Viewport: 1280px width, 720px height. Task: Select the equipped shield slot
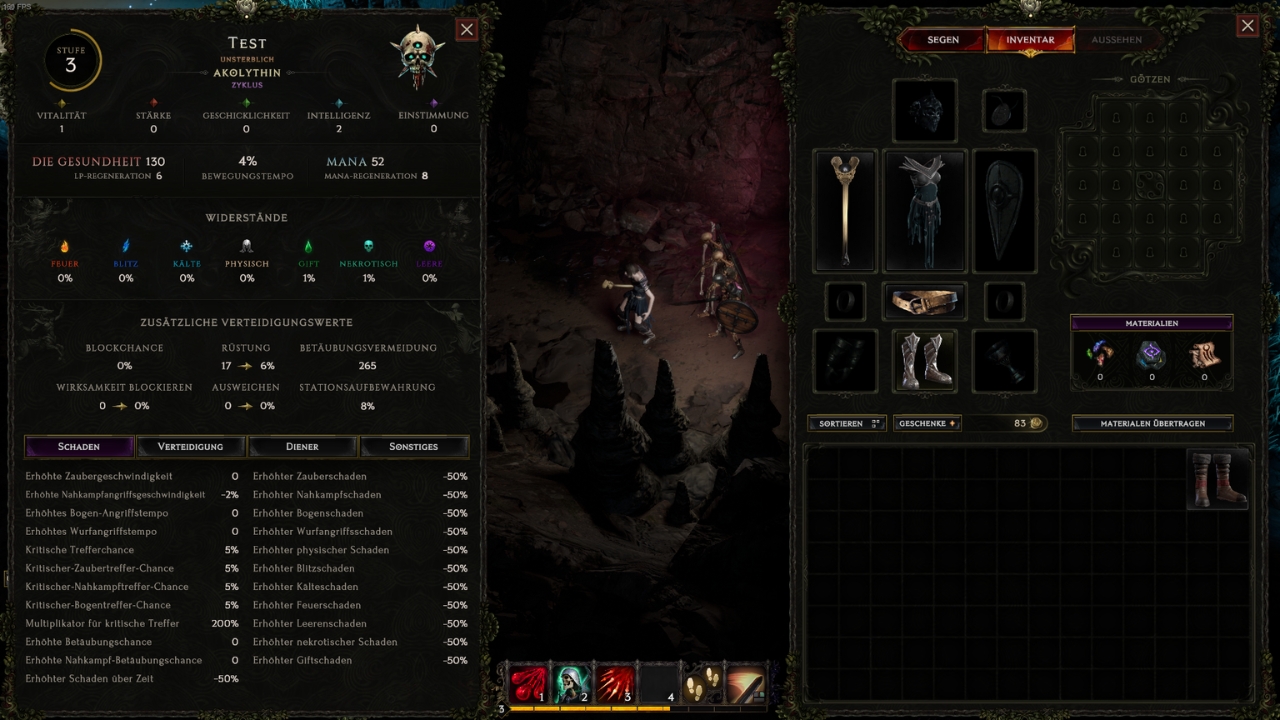[1005, 211]
